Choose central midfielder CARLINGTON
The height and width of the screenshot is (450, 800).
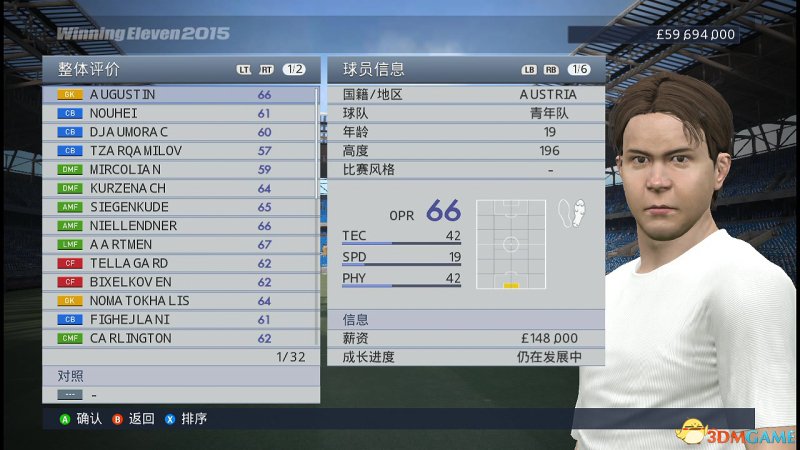coord(180,338)
